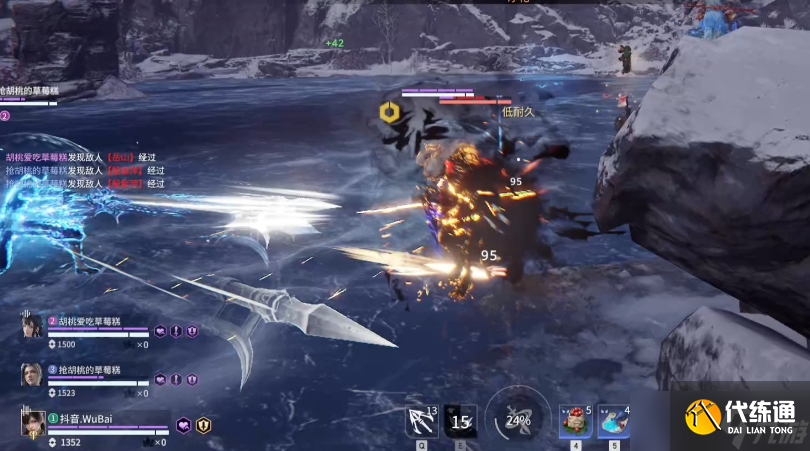The image size is (810, 451).
Task: Select teammate 抢胡桃的草莓糕 portrait
Action: (32, 375)
